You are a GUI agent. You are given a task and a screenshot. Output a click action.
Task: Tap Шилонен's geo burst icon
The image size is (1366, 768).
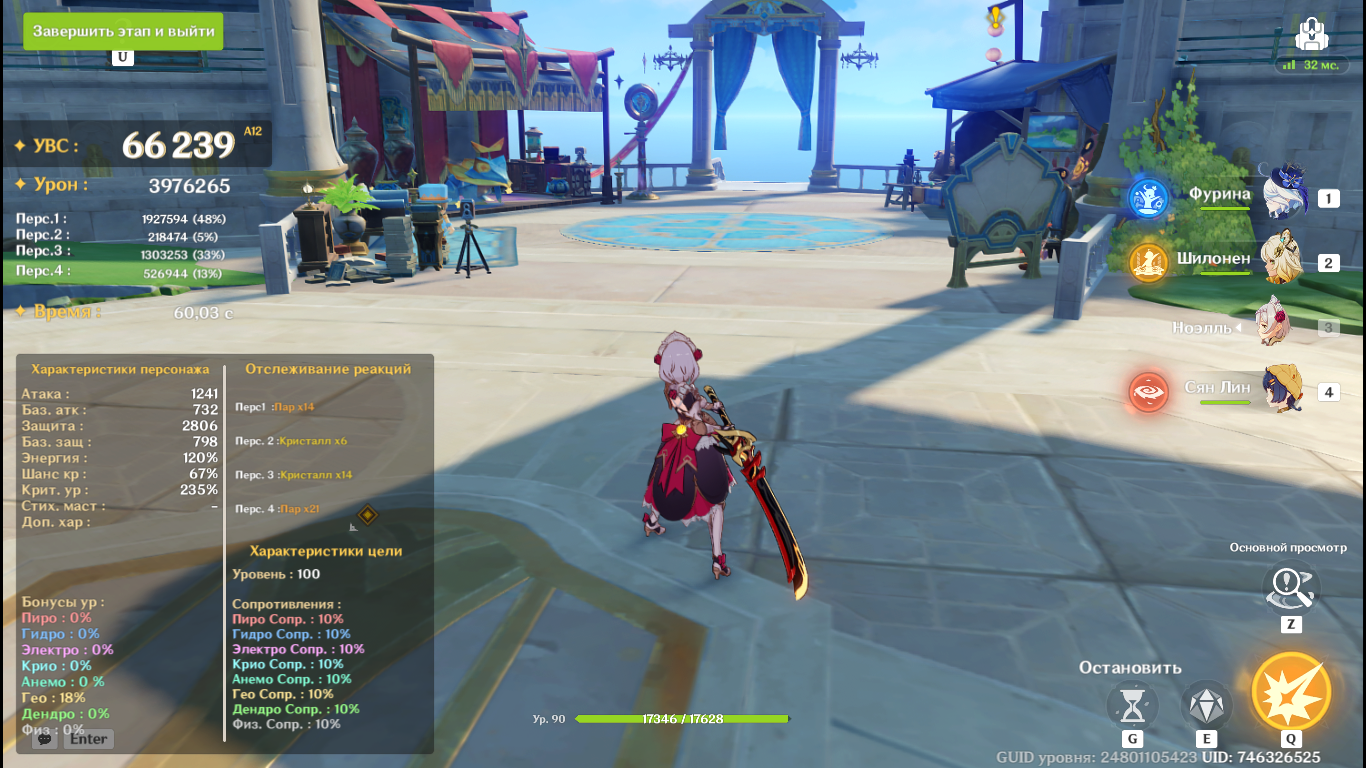point(1149,262)
